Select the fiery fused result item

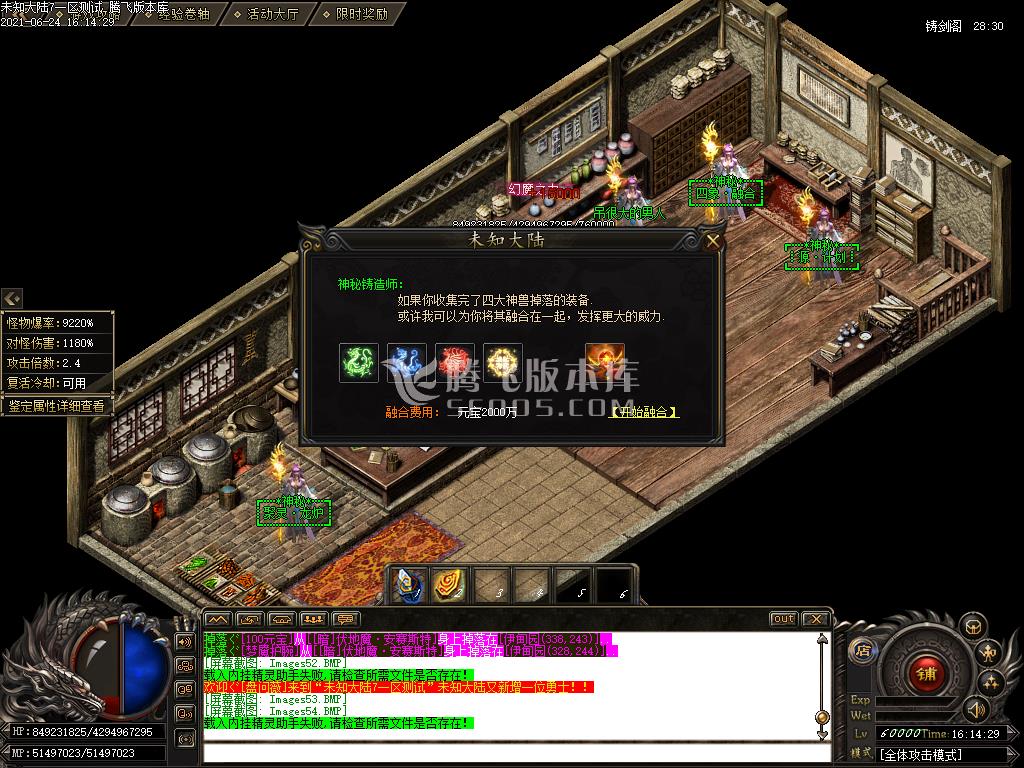tap(605, 363)
